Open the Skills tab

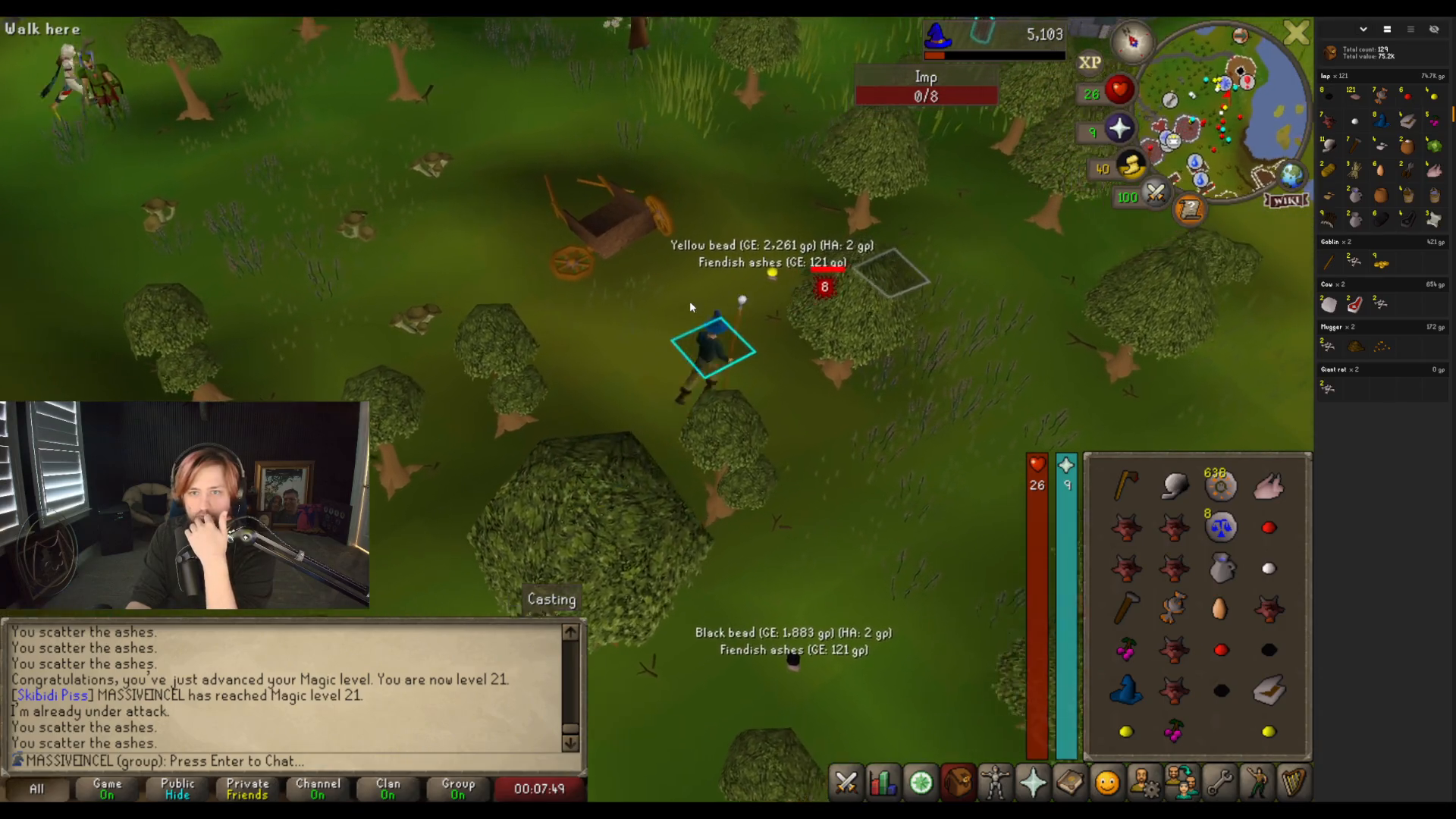point(883,783)
